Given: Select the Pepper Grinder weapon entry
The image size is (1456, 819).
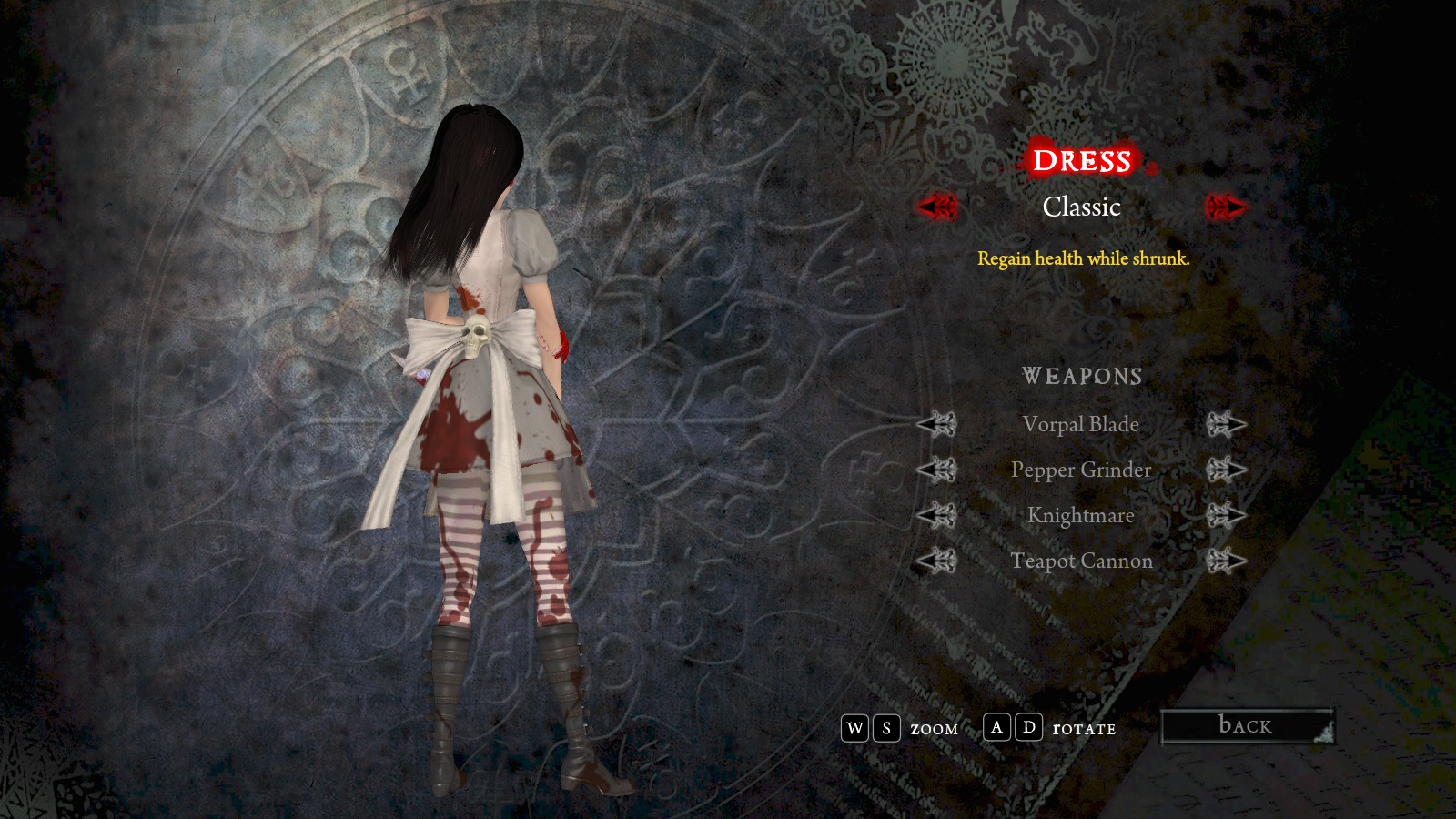Looking at the screenshot, I should pos(1081,470).
